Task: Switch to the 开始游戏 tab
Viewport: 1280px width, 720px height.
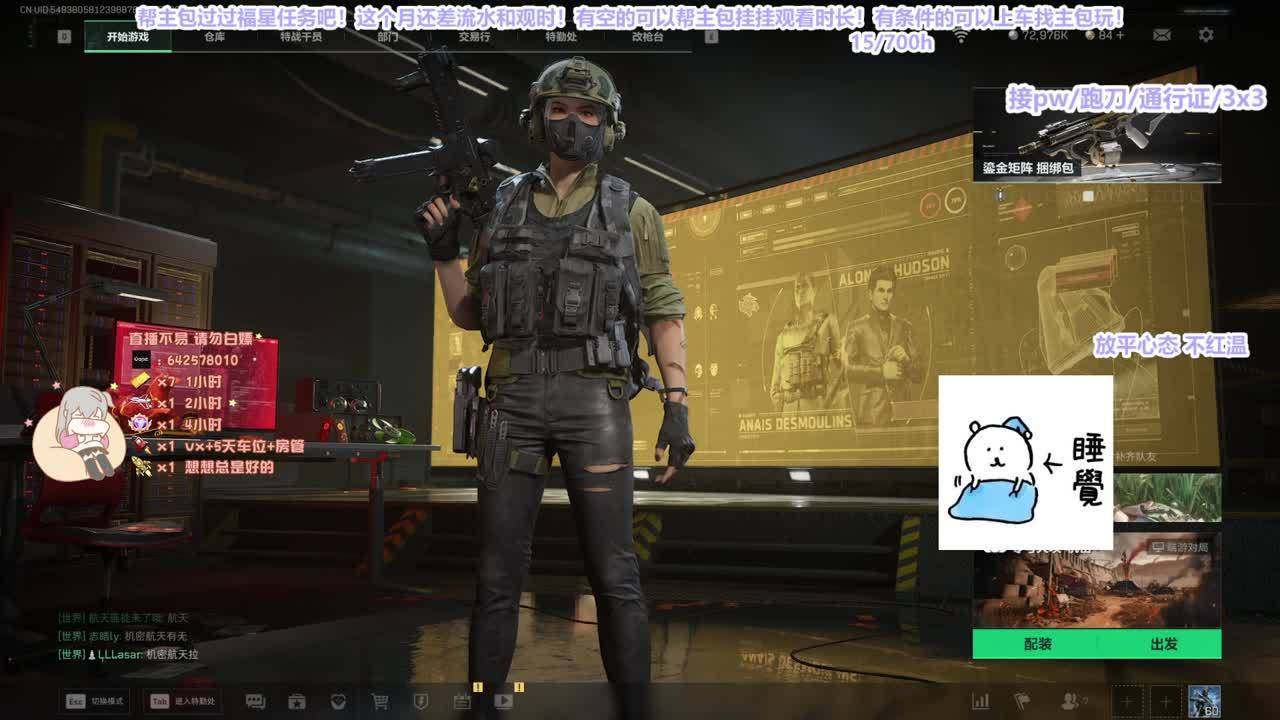Action: click(x=128, y=37)
